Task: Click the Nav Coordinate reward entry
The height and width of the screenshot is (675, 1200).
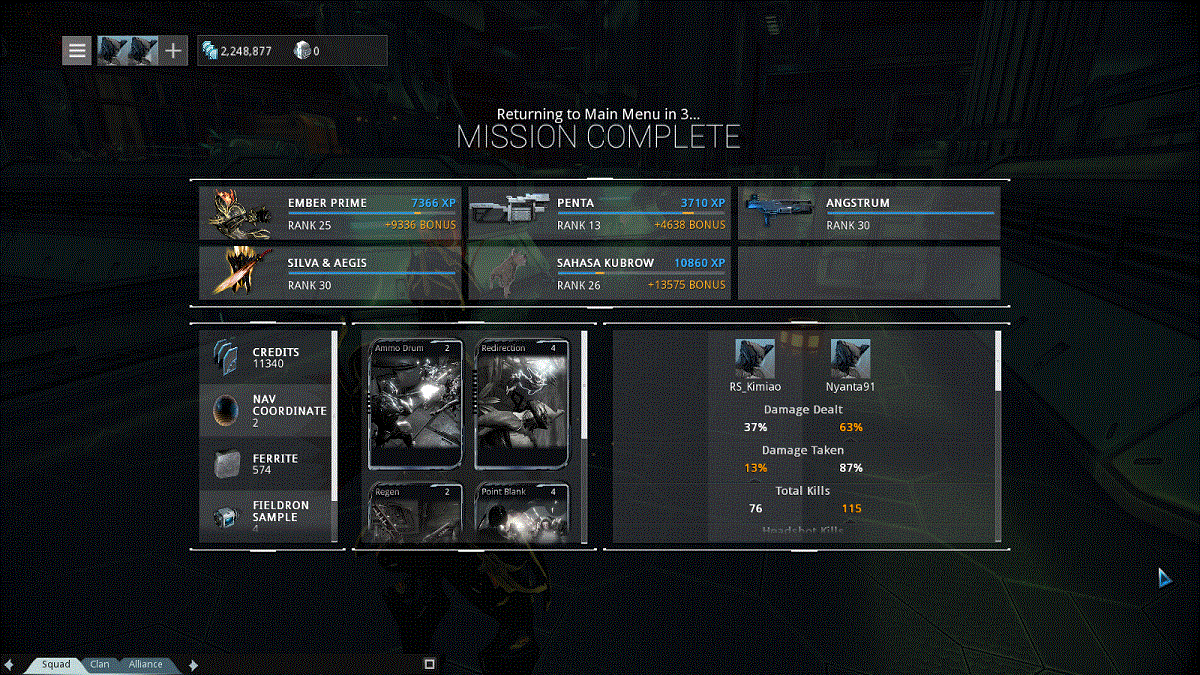Action: coord(266,410)
